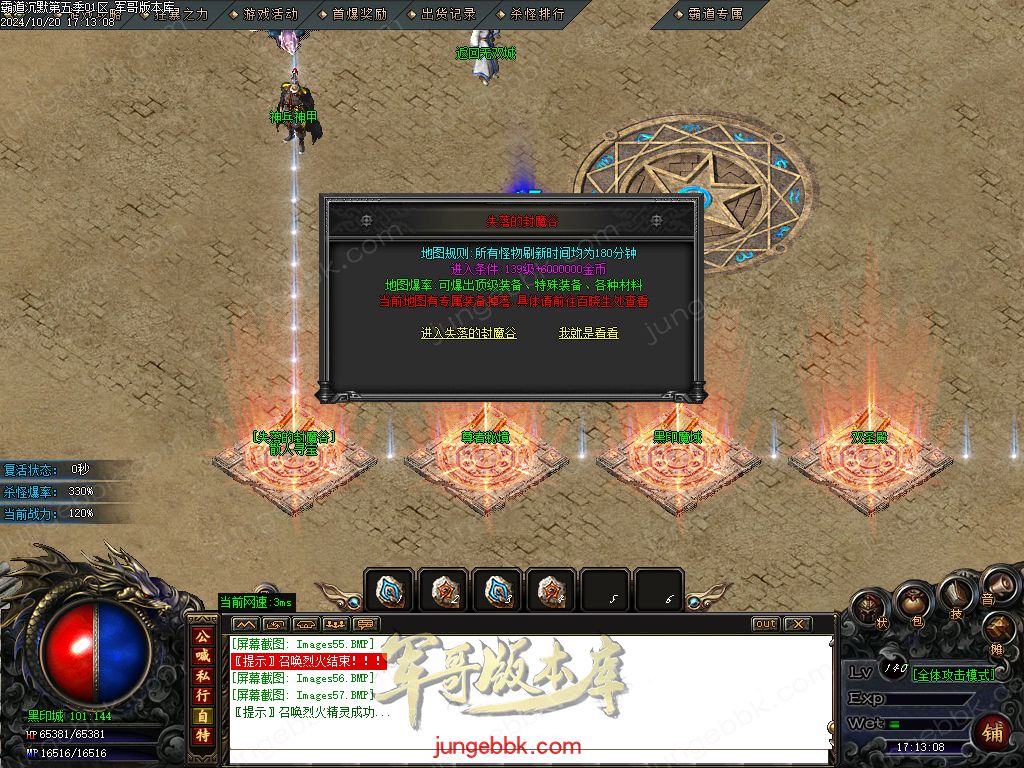Close the chat window with X
This screenshot has height=768, width=1024.
click(797, 624)
